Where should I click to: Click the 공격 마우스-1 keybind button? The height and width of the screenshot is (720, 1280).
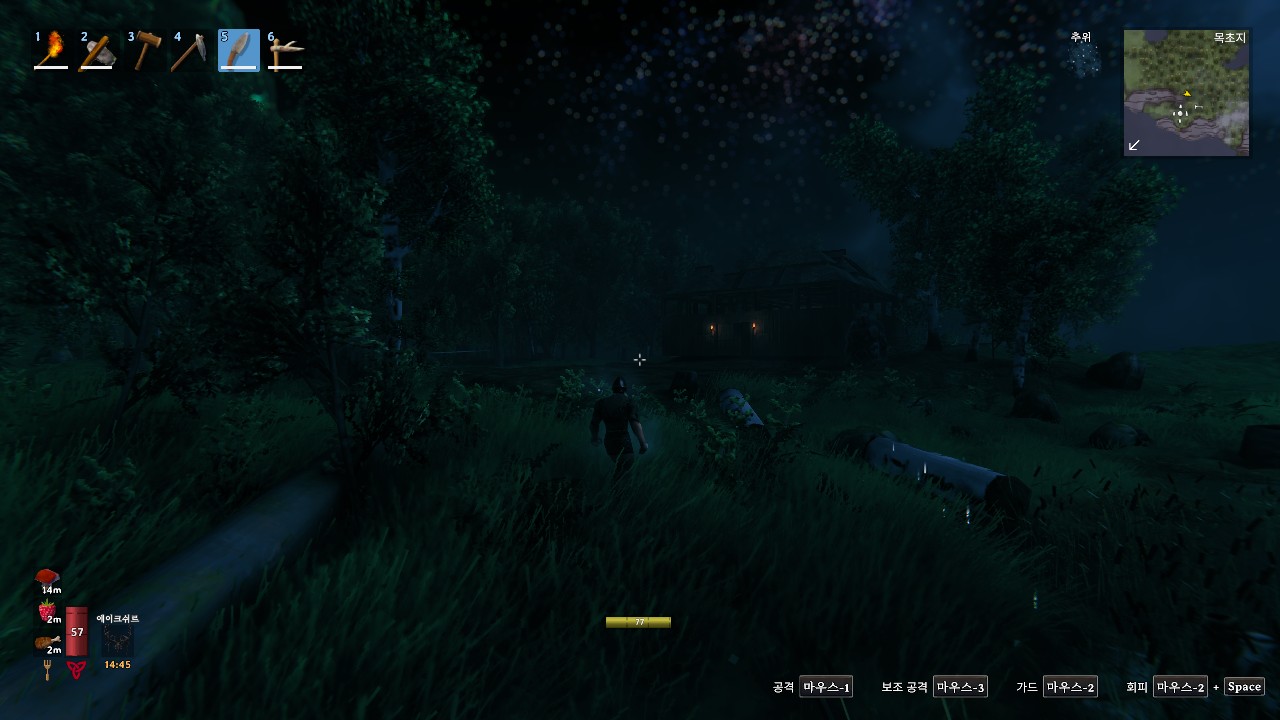point(826,686)
